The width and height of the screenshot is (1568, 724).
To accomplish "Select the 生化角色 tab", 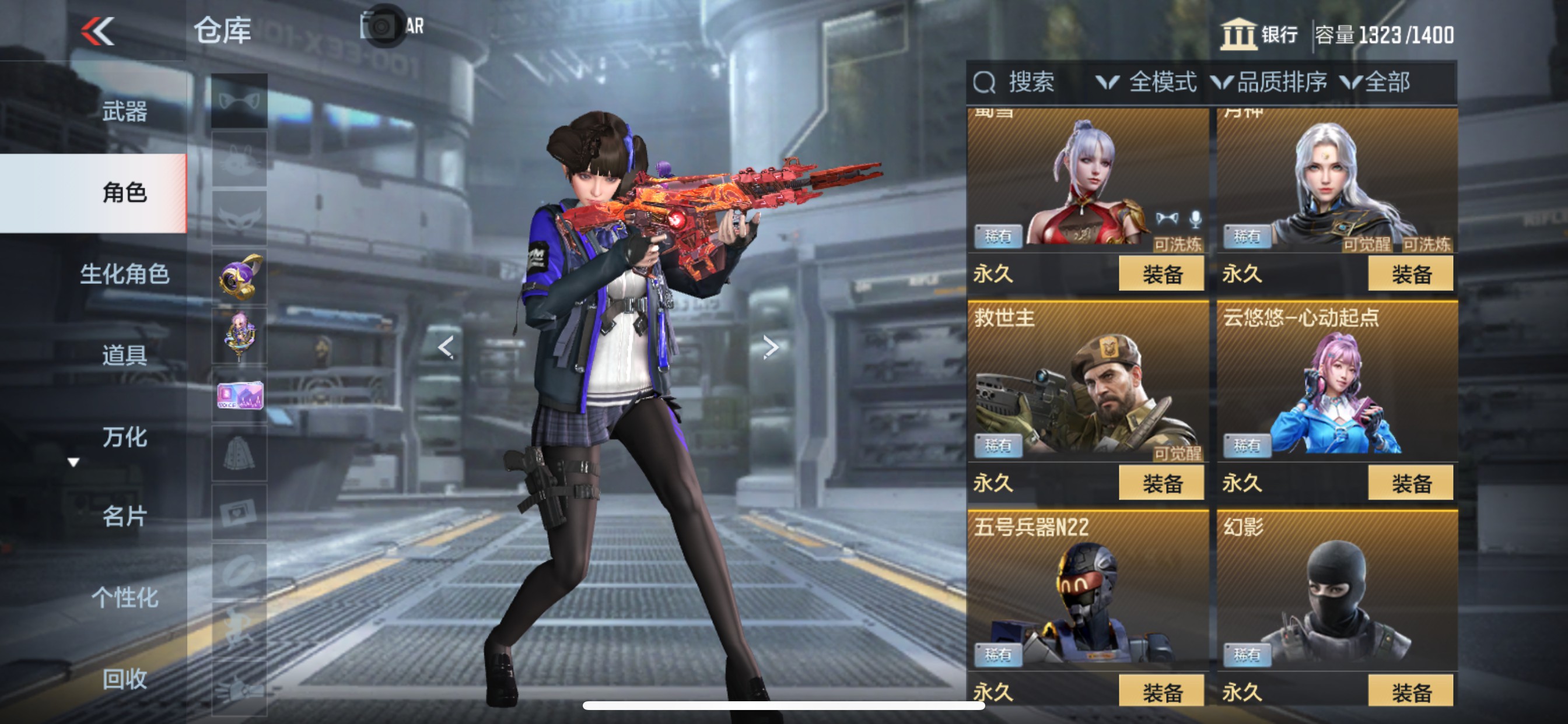I will pos(124,274).
